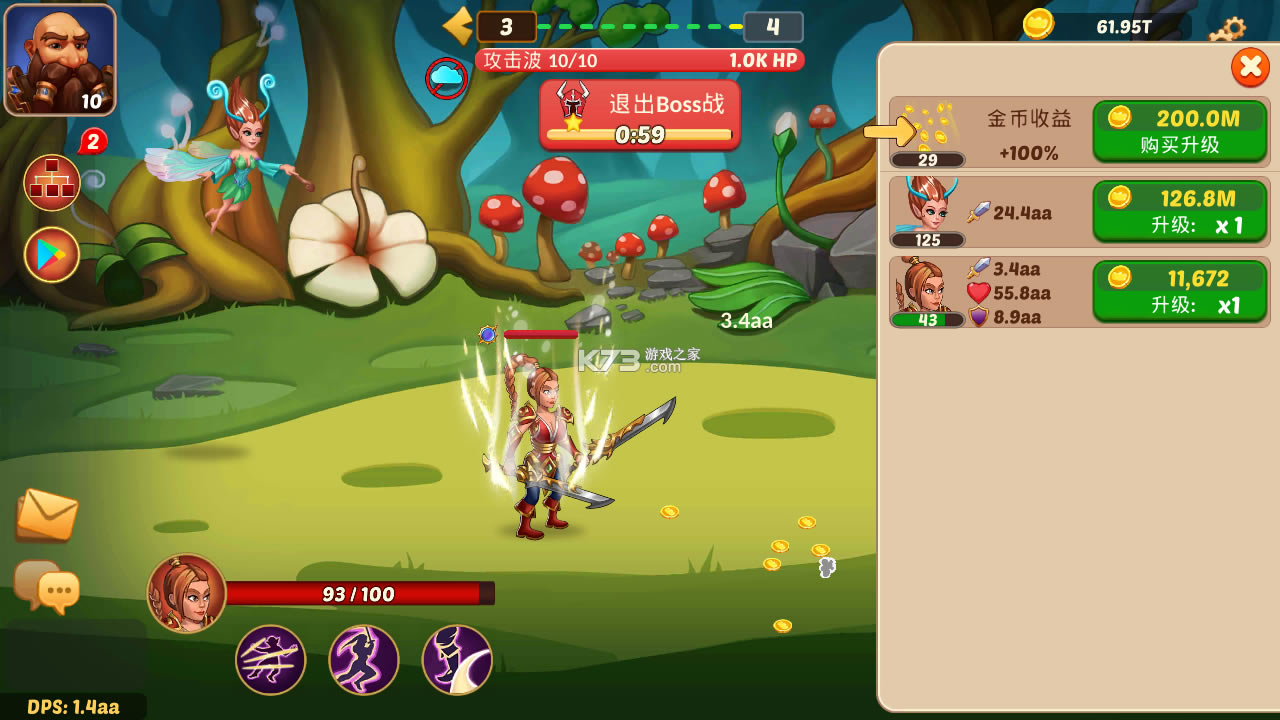Buy the 200.0M gold income upgrade
Image resolution: width=1280 pixels, height=720 pixels.
1180,131
